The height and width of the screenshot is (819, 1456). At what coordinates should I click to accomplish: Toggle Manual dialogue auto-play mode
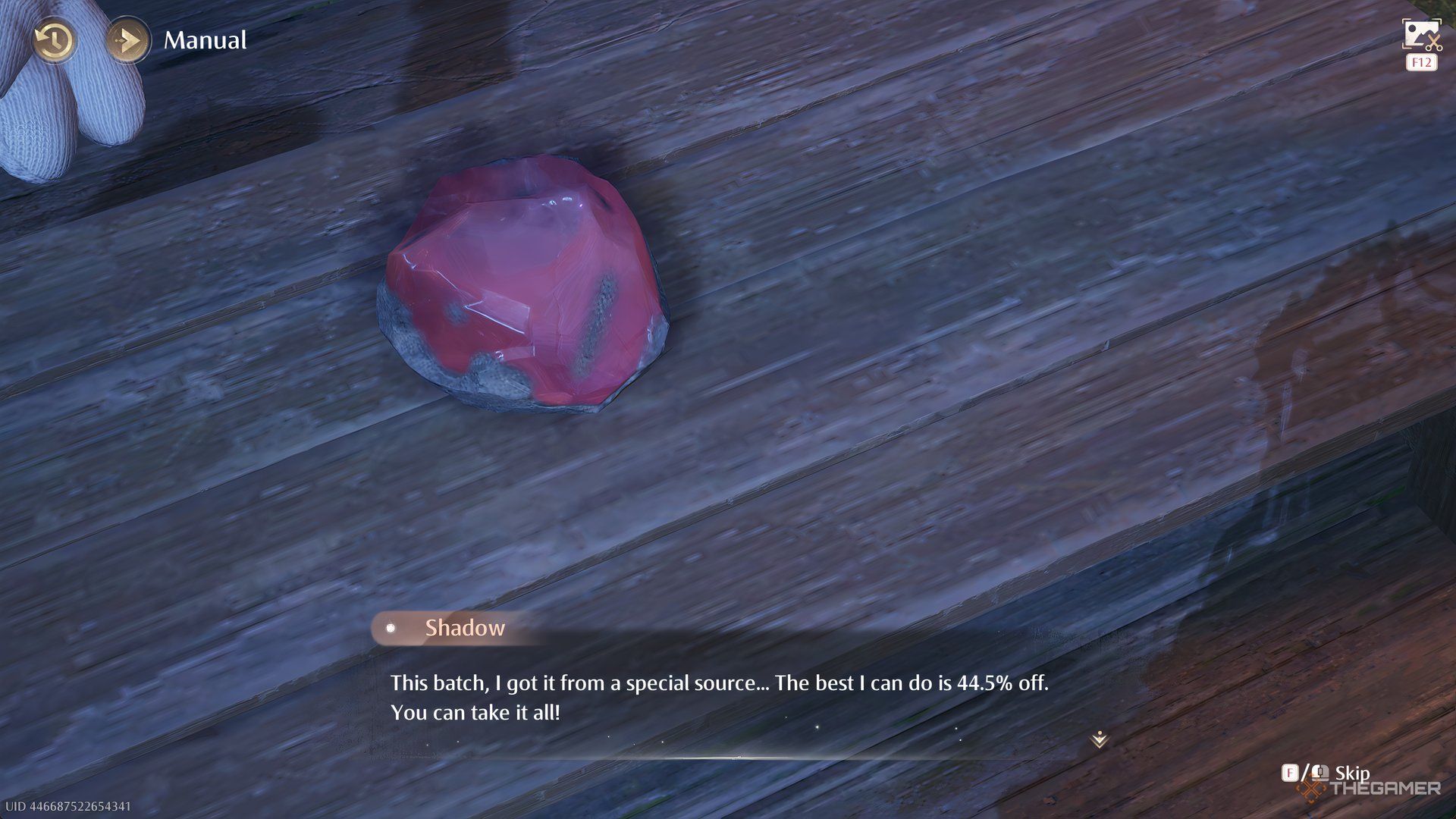click(127, 40)
